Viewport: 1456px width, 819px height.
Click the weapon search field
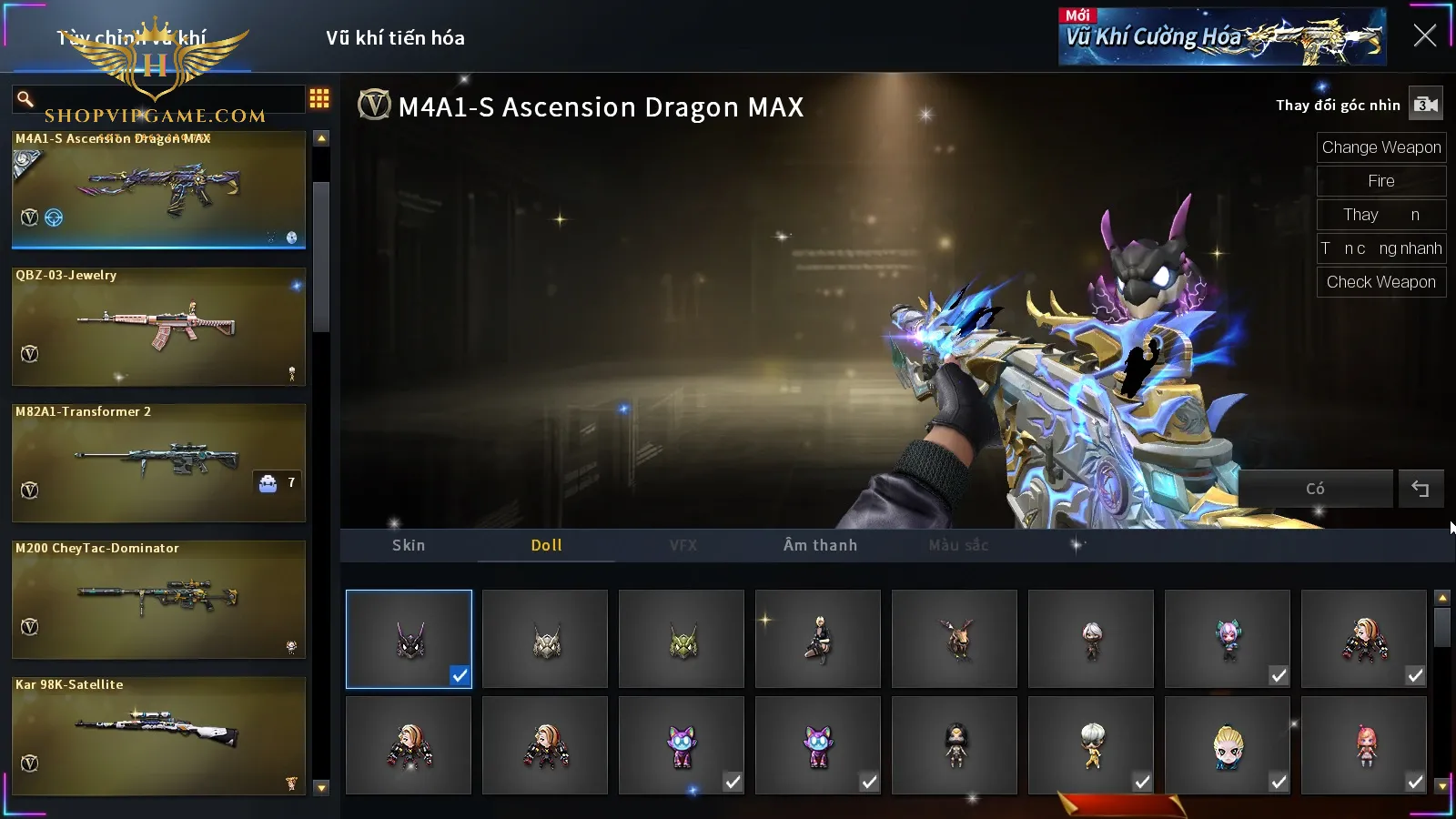[164, 98]
